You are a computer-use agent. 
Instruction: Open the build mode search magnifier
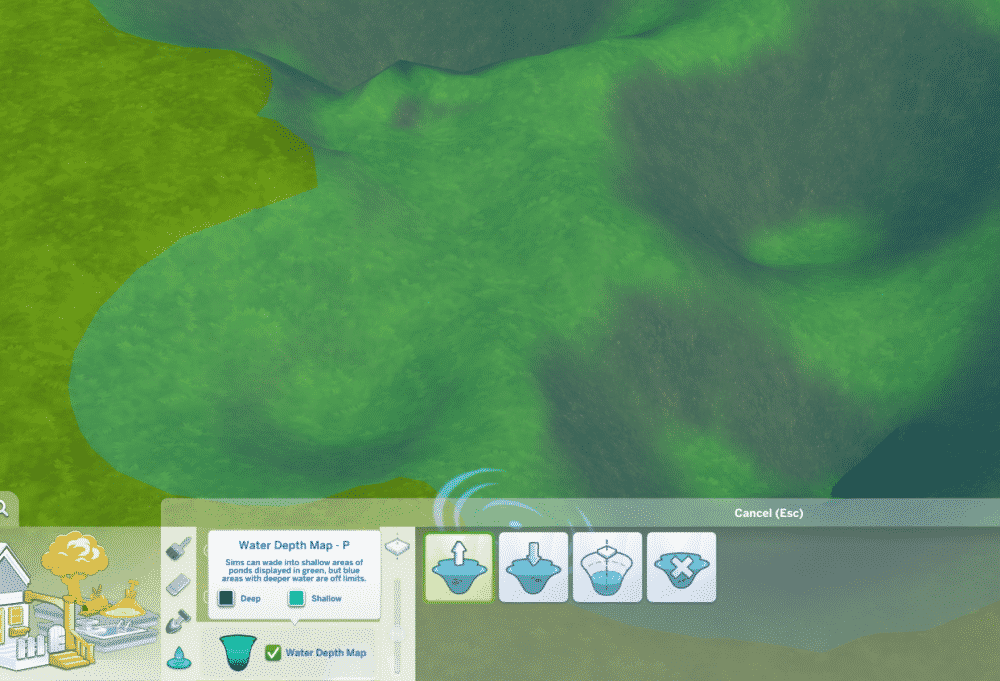[4, 509]
